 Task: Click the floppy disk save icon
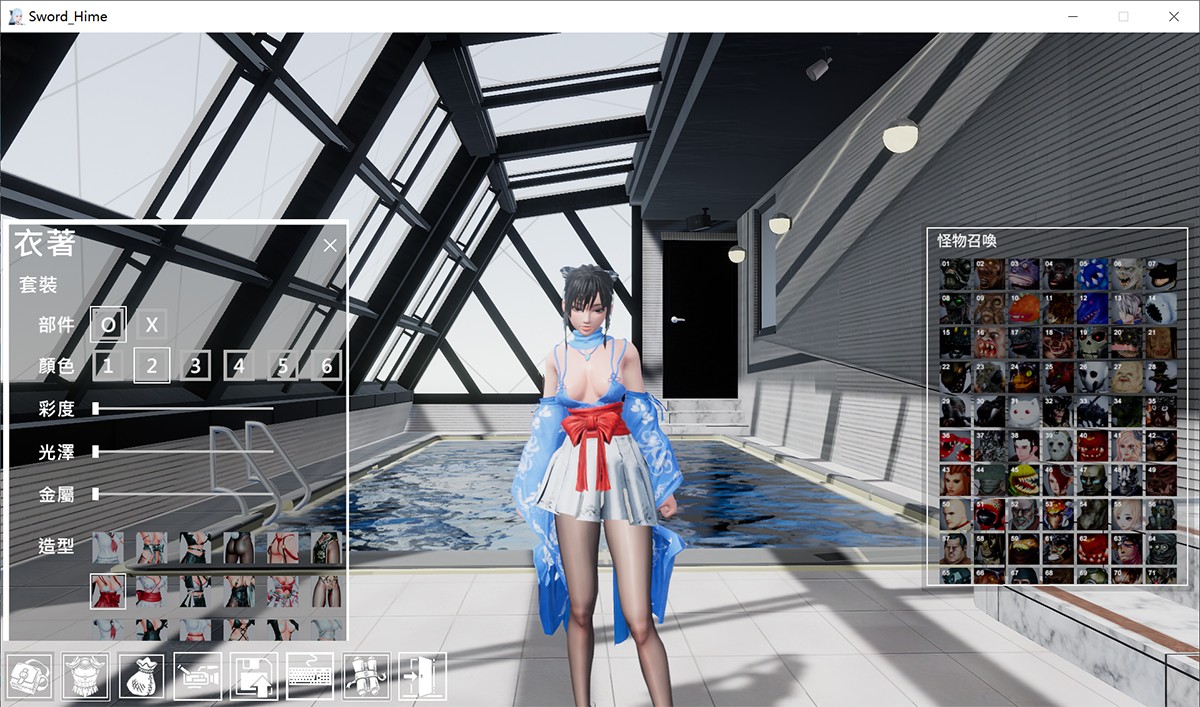coord(253,676)
